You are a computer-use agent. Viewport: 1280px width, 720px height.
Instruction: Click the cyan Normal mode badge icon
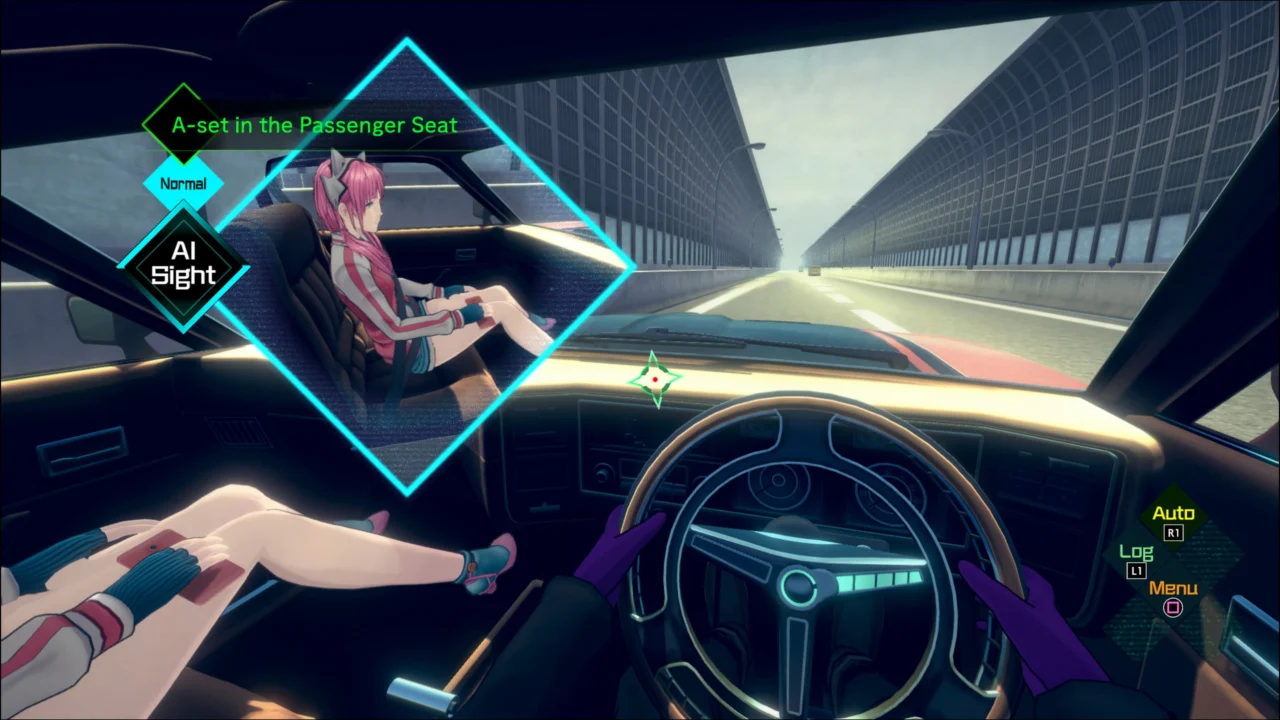183,184
